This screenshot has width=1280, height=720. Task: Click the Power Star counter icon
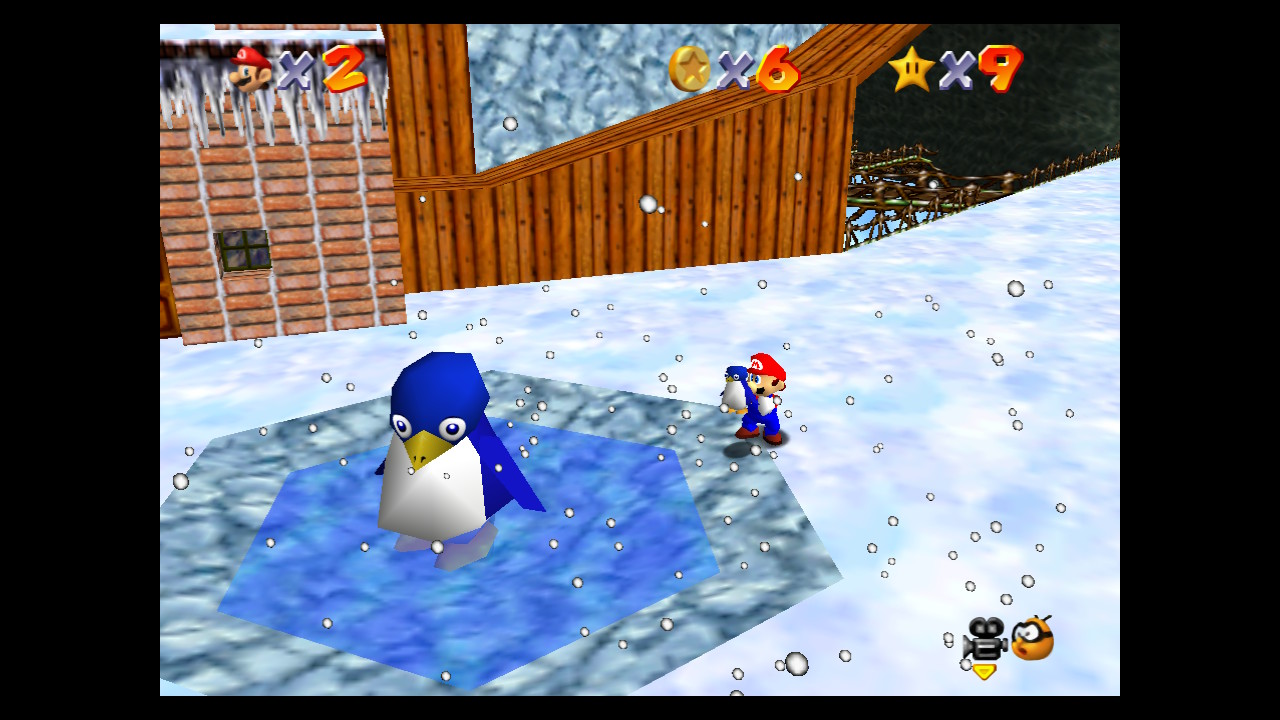tap(911, 69)
